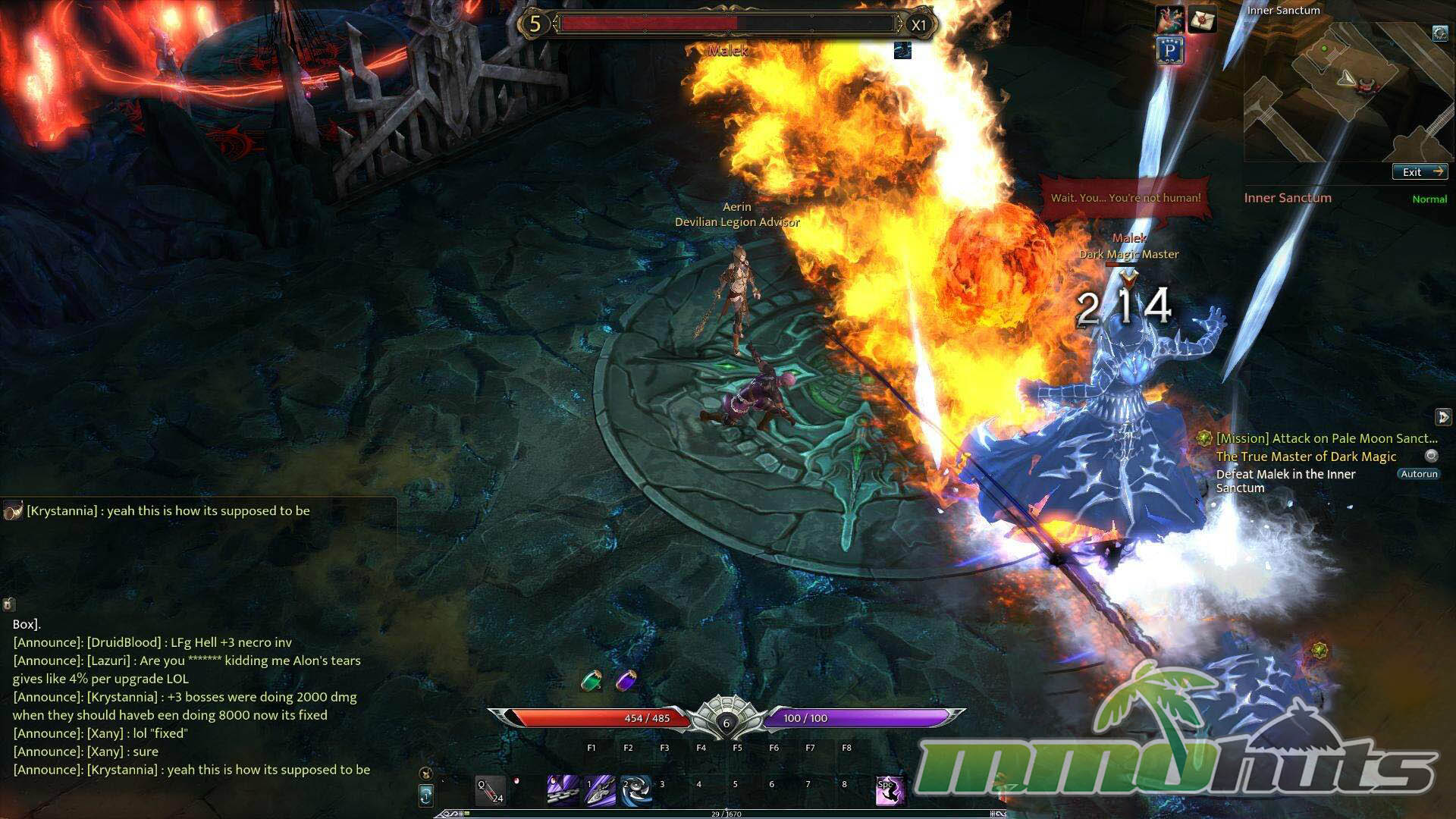Collapse the quest tracker with the arrow button
The height and width of the screenshot is (819, 1456).
tap(1442, 417)
